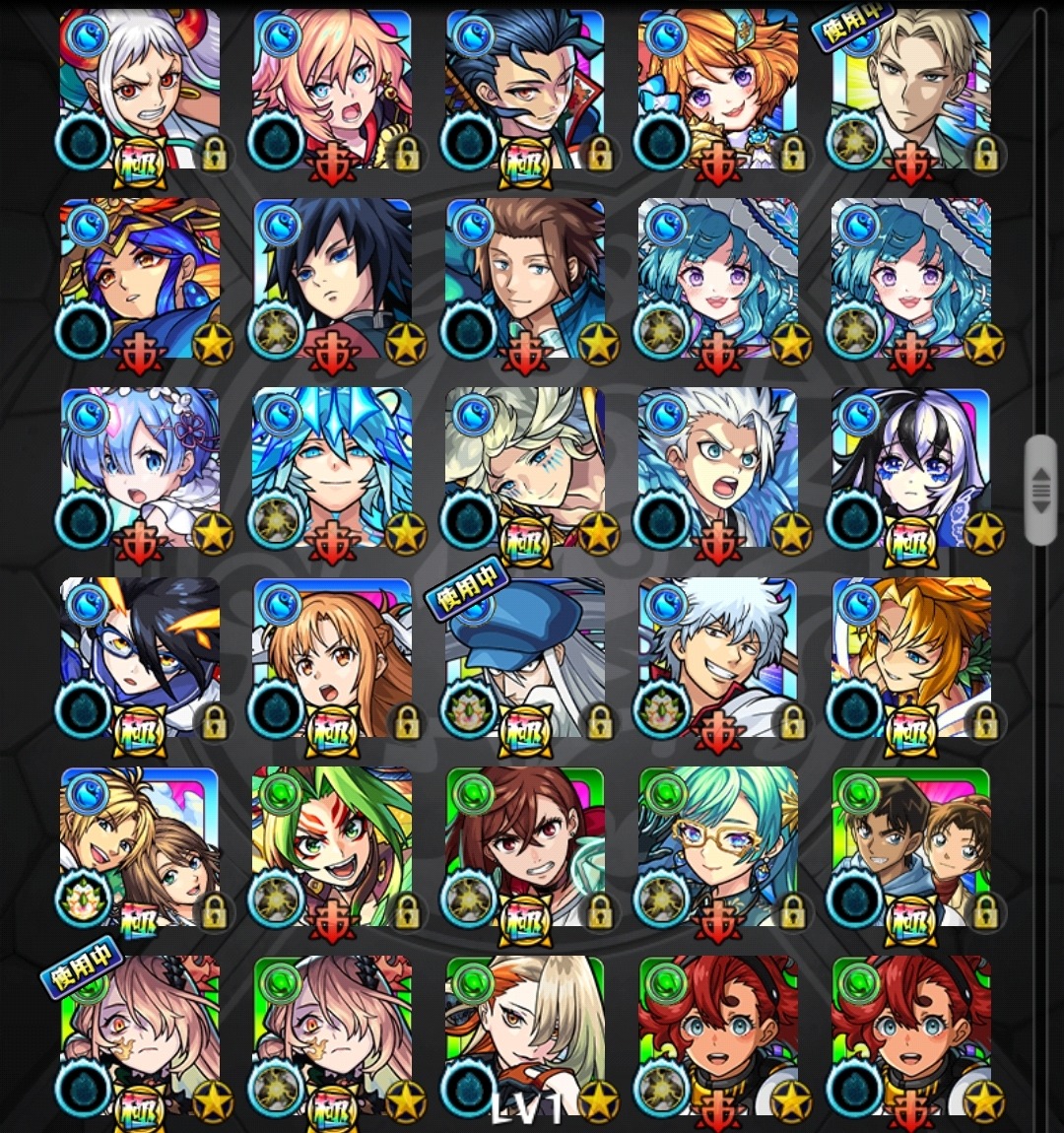The width and height of the screenshot is (1064, 1133).
Task: Pick the black-haired character with yellow glasses
Action: coord(140,657)
